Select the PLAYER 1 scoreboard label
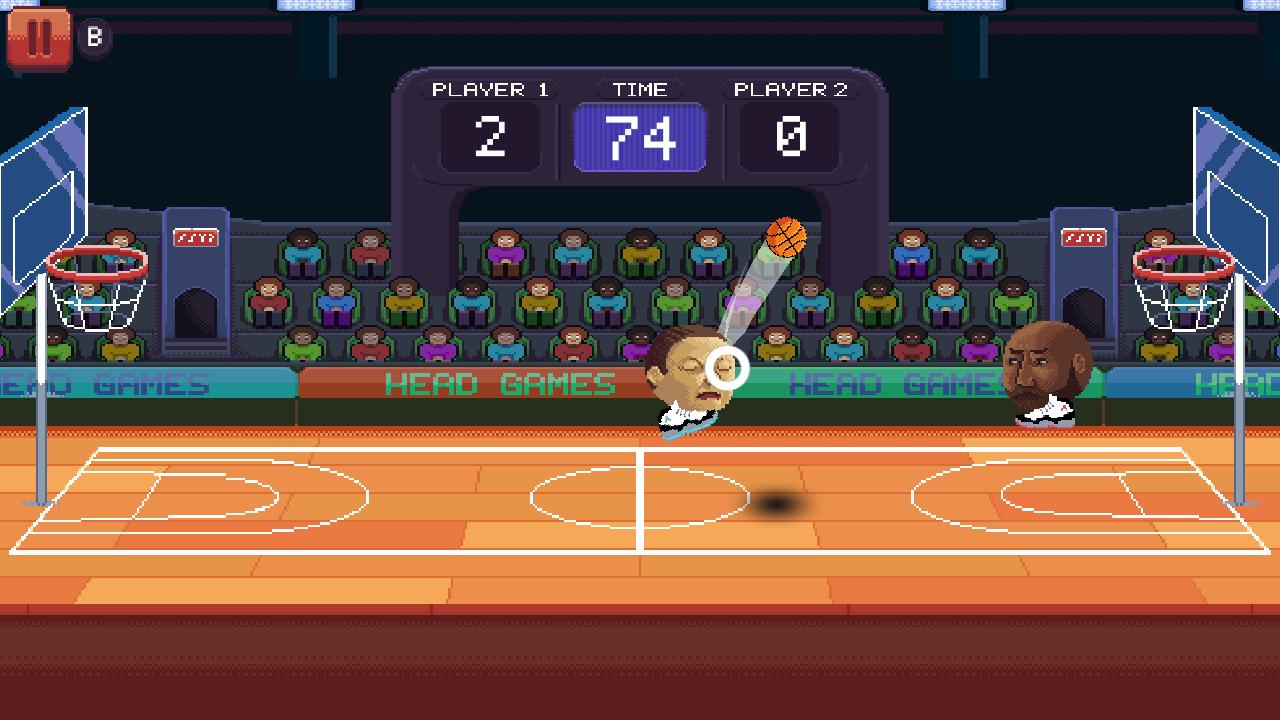This screenshot has height=720, width=1280. [489, 89]
